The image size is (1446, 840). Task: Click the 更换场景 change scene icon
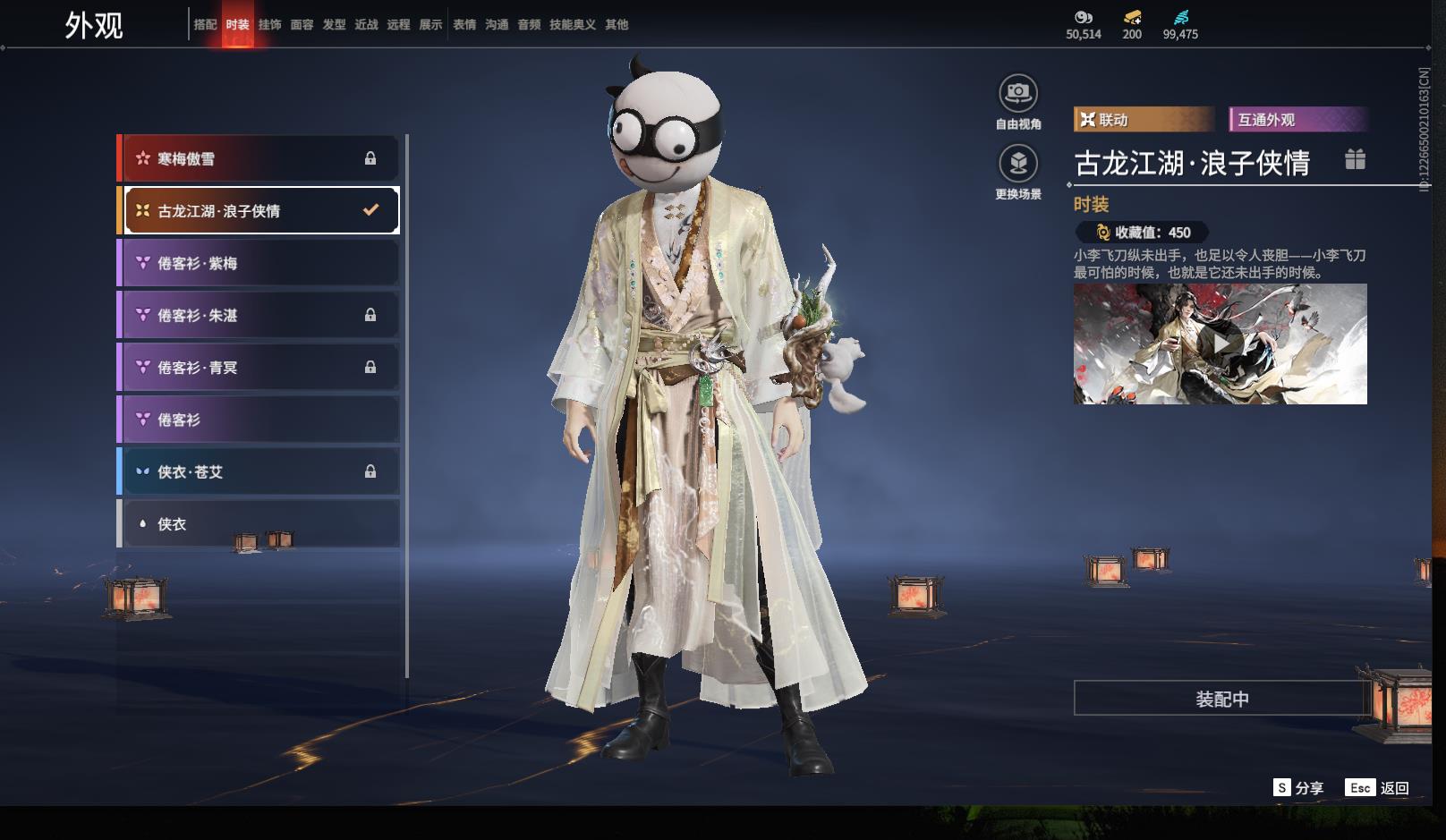tap(1018, 164)
